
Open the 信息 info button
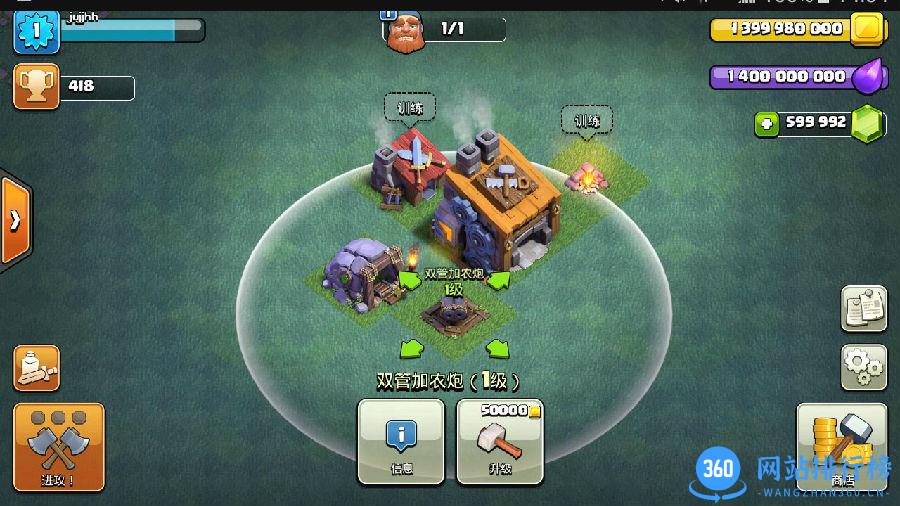point(400,439)
